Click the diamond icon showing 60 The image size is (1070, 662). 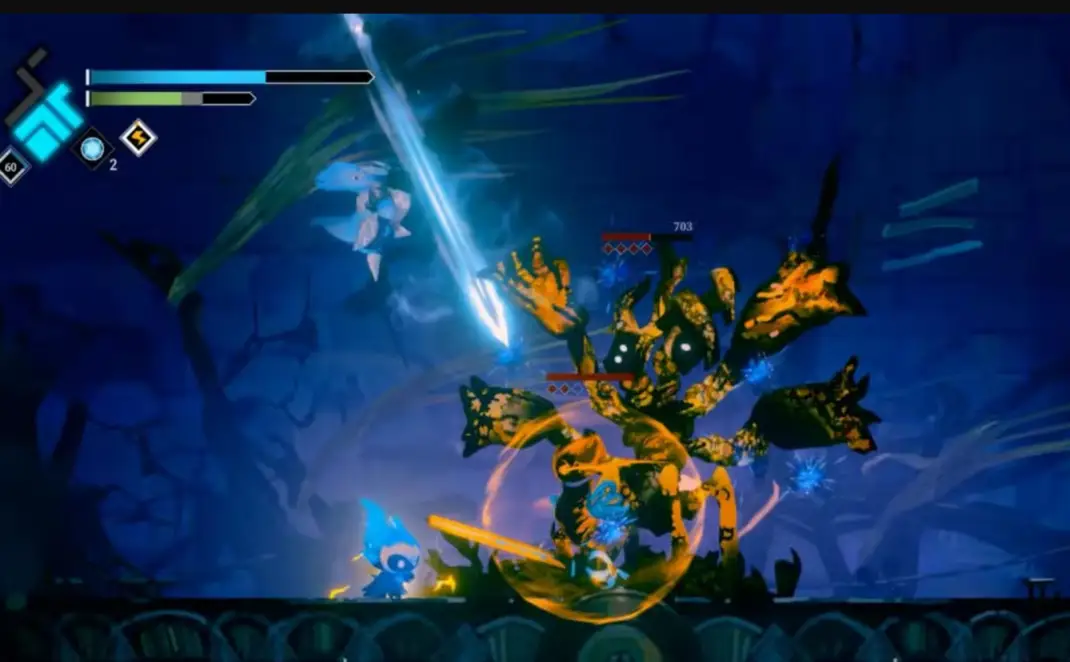(12, 167)
